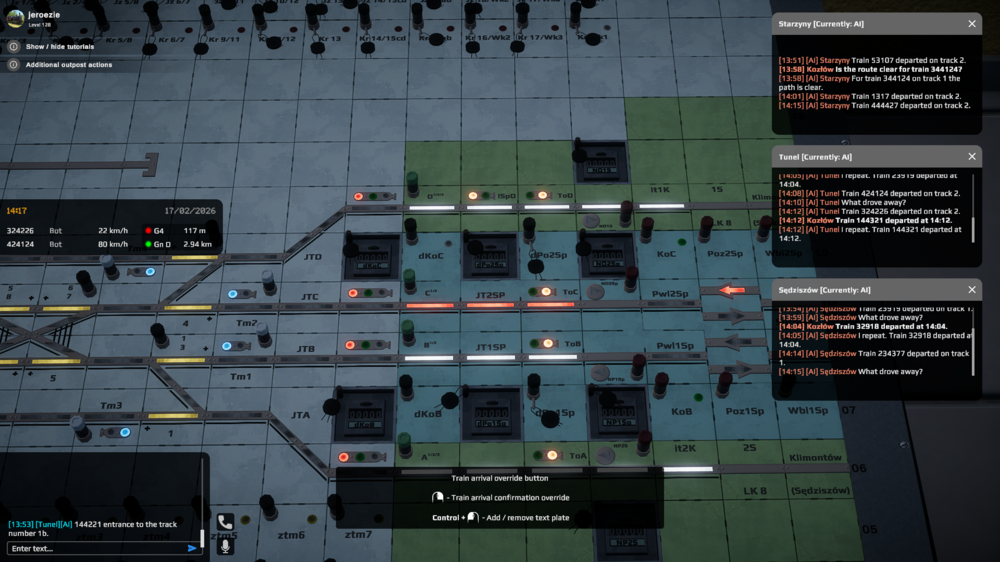
Task: Click the bottom-left chat log scrollbar
Action: coord(202,538)
